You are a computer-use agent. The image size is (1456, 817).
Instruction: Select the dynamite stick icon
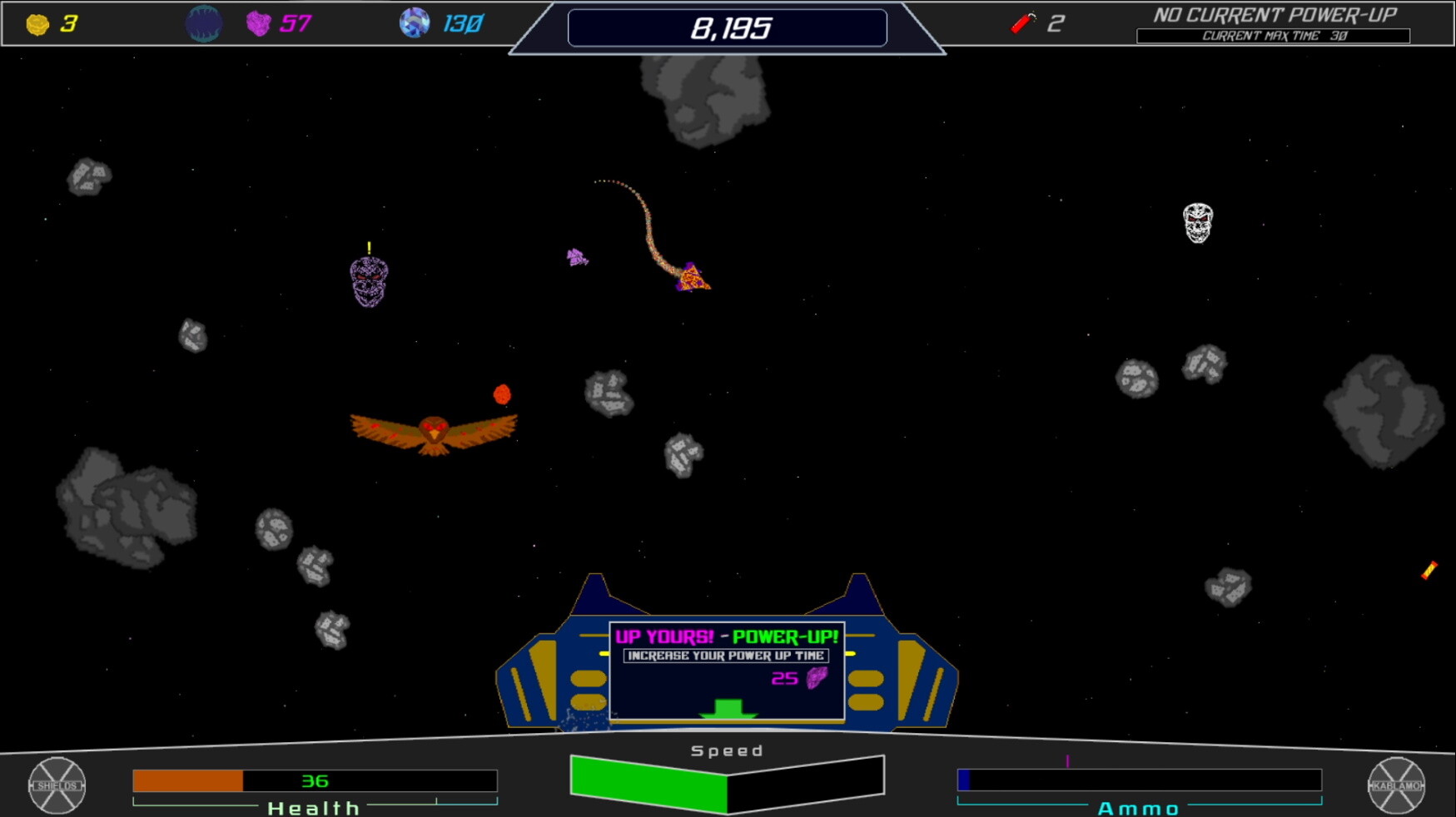coord(1021,22)
